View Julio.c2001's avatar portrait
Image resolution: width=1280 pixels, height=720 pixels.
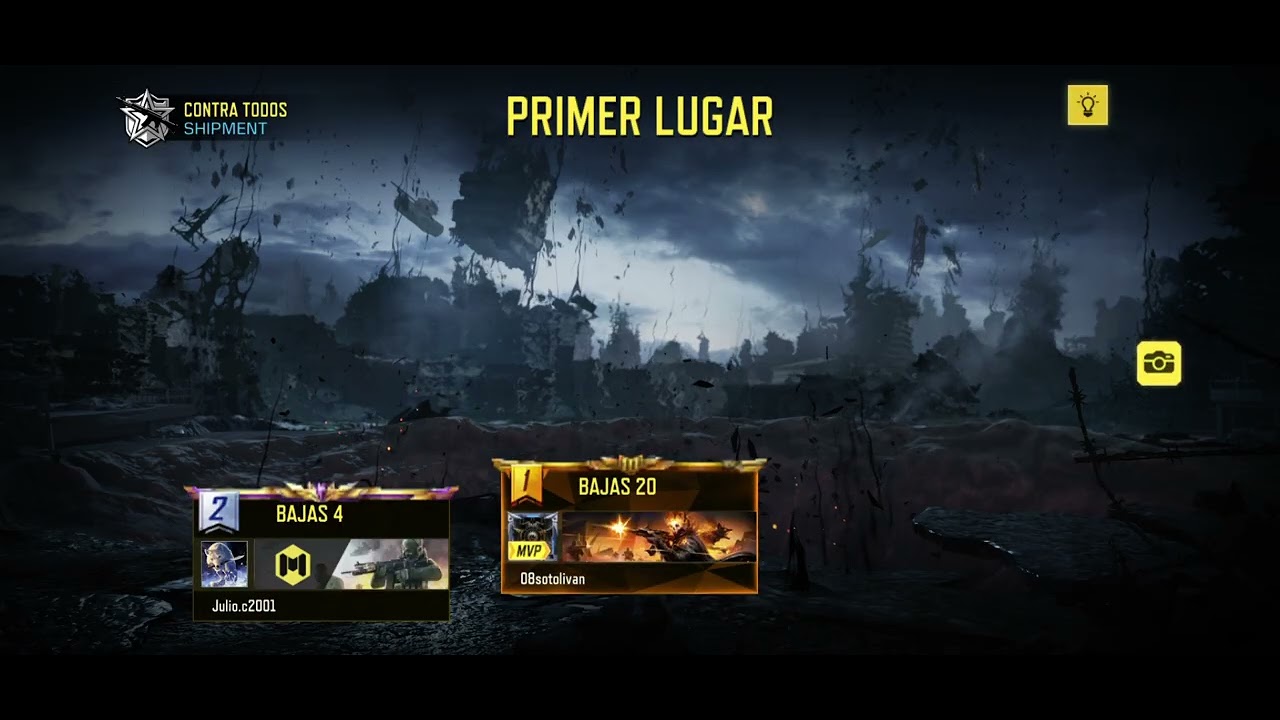click(x=224, y=564)
